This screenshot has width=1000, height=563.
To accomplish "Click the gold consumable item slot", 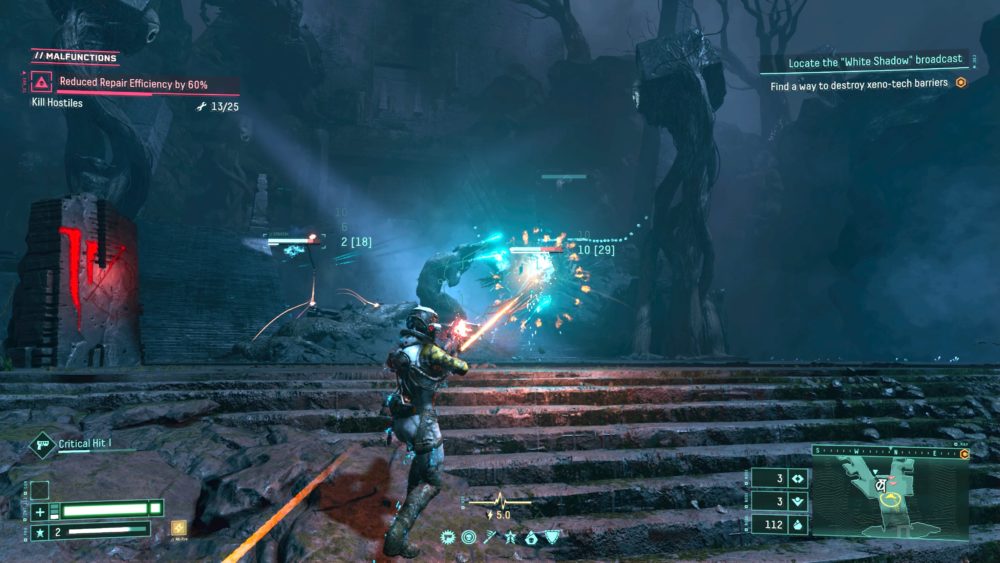I will coord(179,528).
